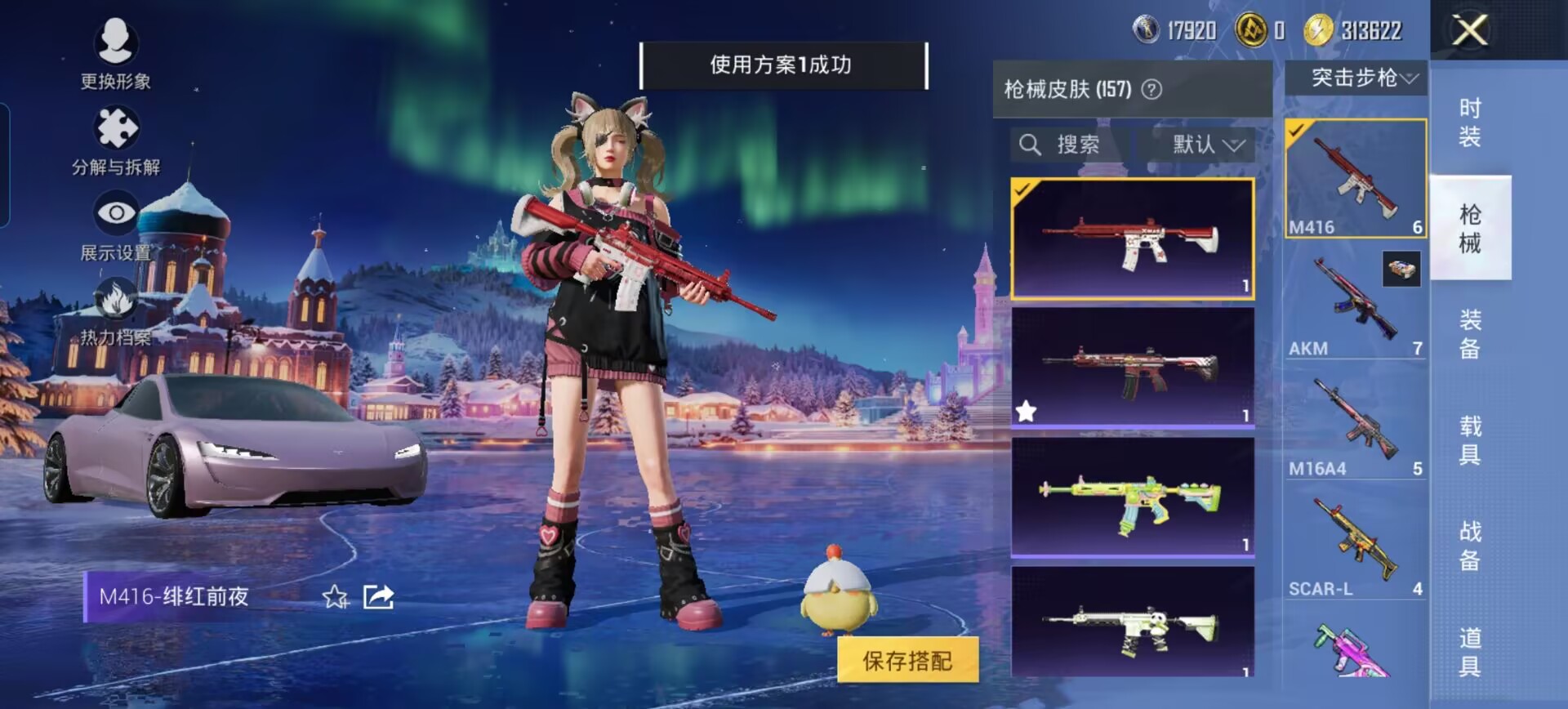Choose the green and yellow M416 skin
The height and width of the screenshot is (709, 1568).
[x=1132, y=497]
